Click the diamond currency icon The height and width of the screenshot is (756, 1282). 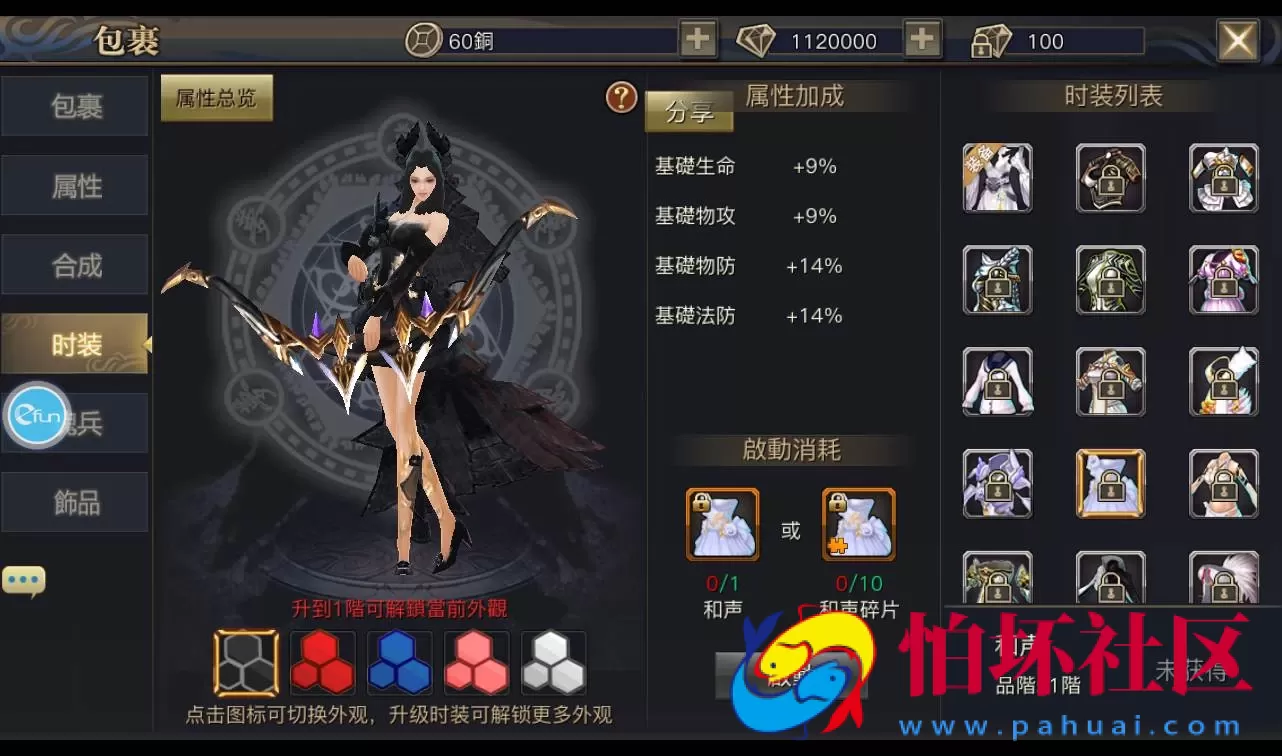tap(760, 41)
